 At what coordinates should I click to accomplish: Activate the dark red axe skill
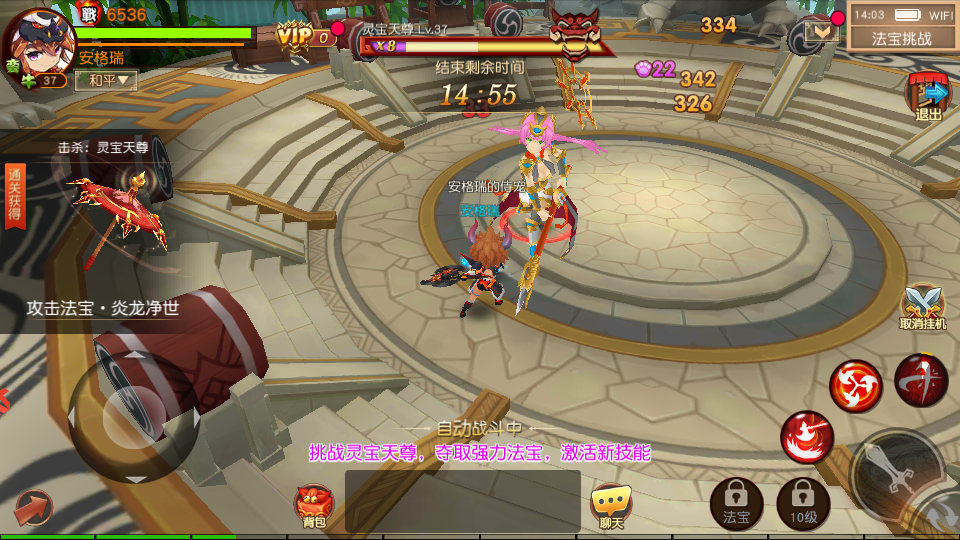point(921,380)
